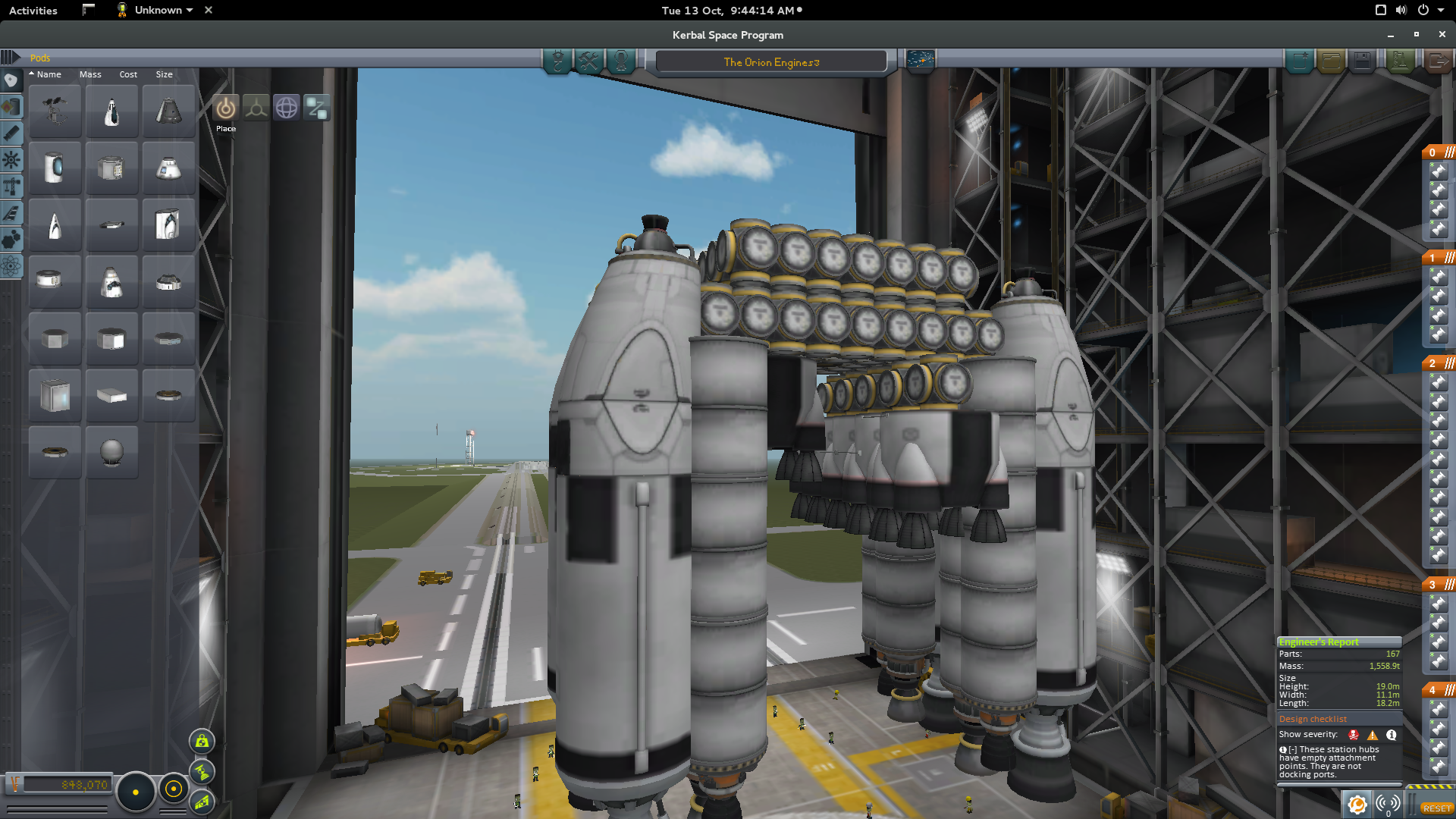Collapse the Design checklist section

[1312, 718]
